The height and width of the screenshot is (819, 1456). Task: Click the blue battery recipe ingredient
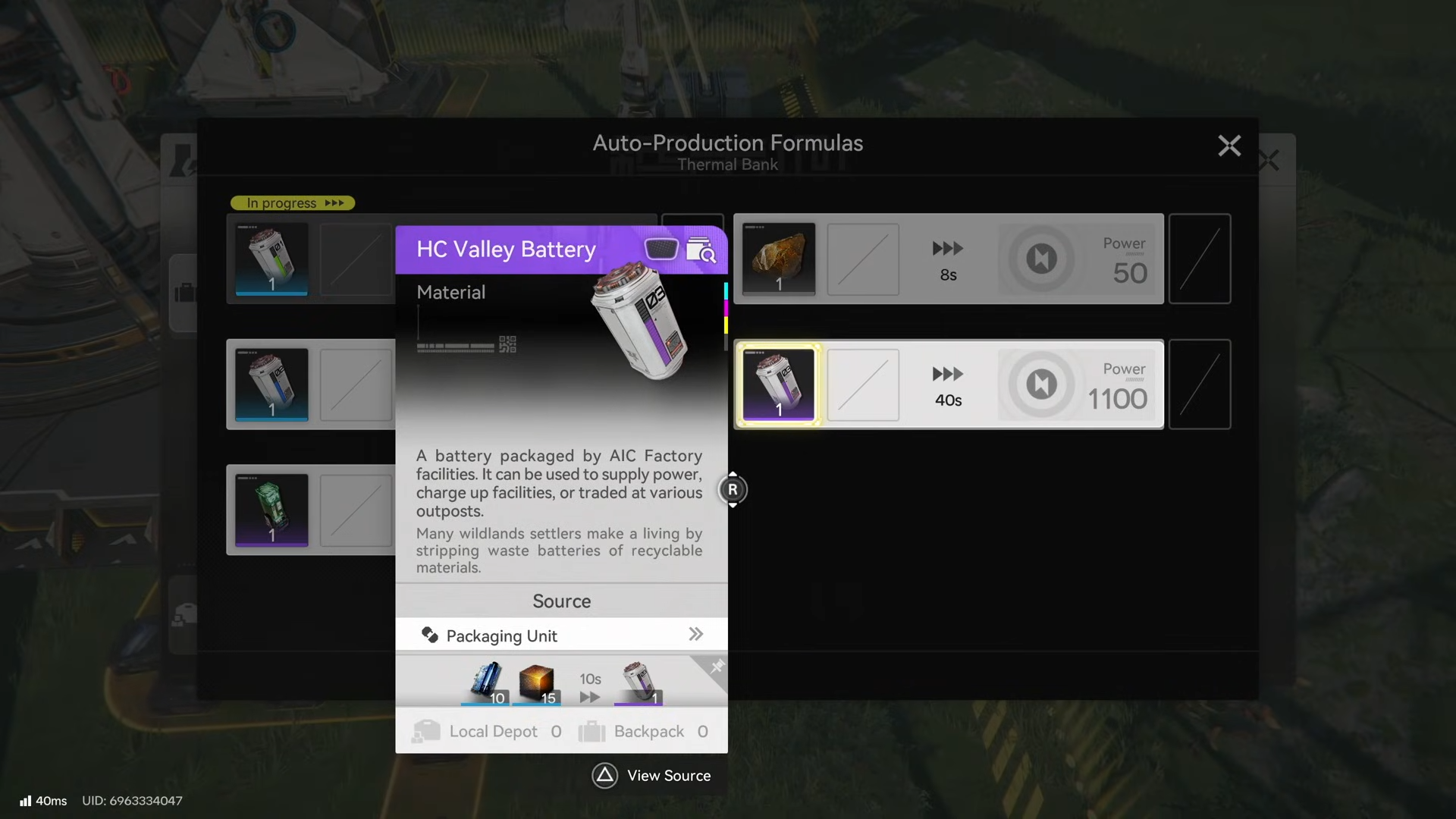pos(486,682)
